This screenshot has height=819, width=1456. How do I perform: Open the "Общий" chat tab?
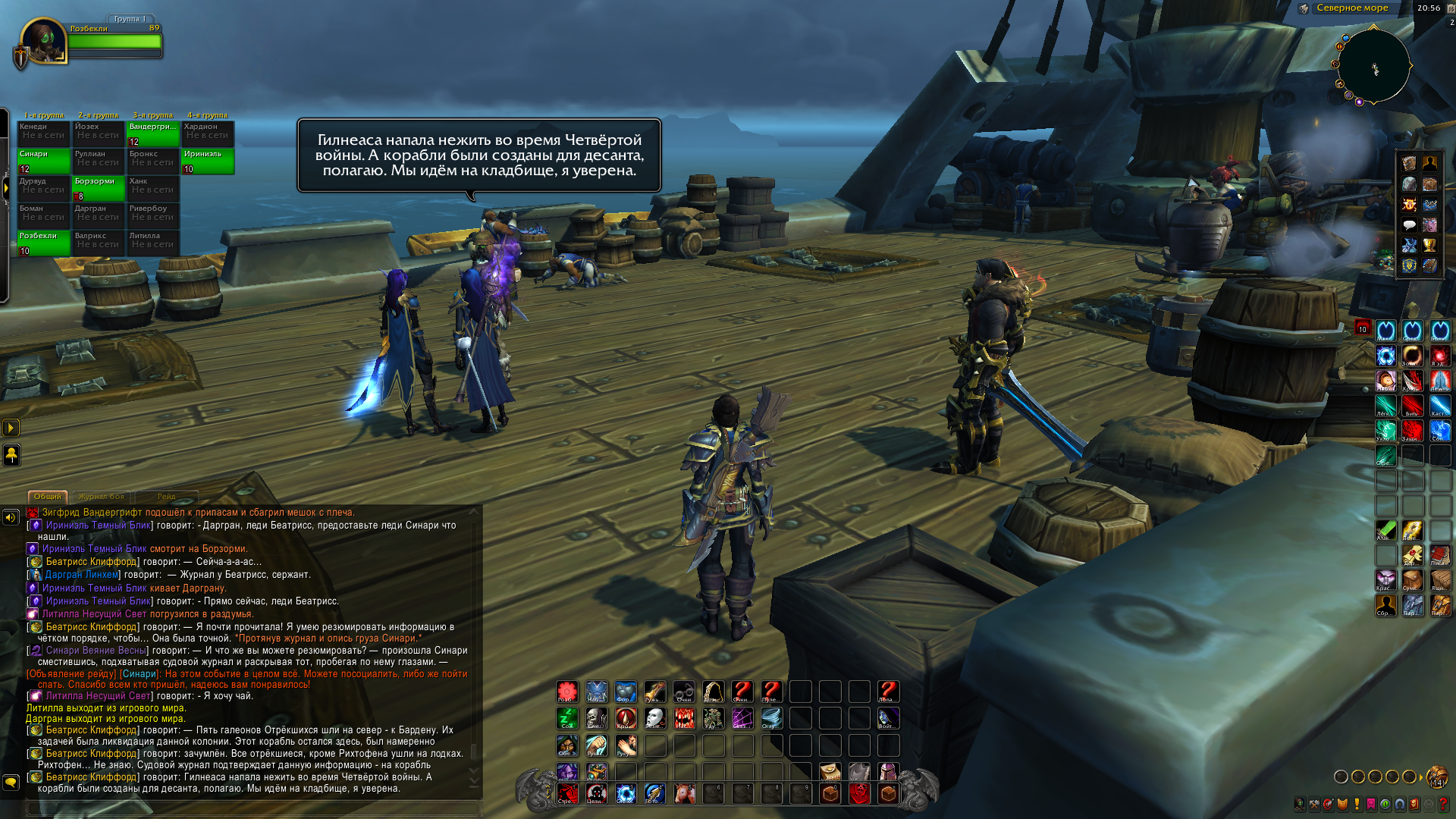pos(47,497)
